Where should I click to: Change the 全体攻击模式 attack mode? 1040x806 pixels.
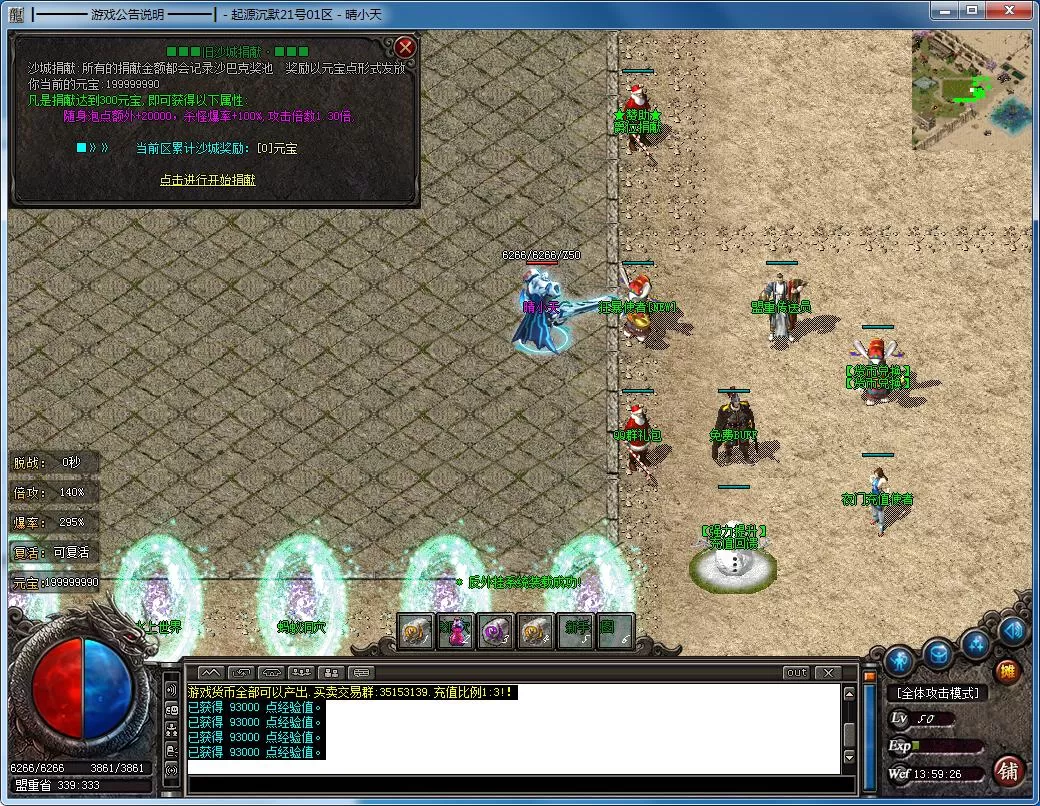click(937, 693)
